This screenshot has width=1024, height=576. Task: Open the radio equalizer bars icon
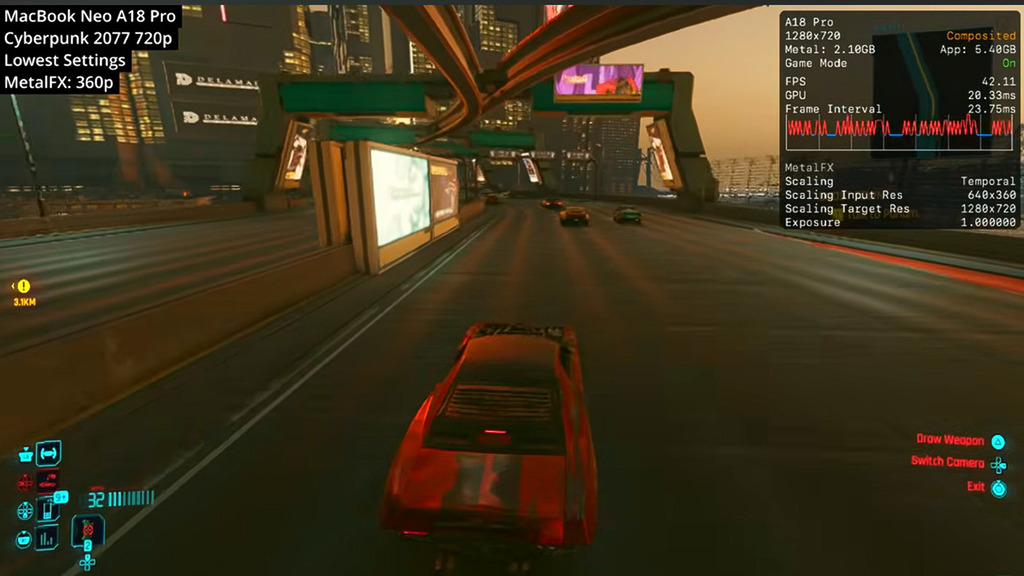pos(48,537)
